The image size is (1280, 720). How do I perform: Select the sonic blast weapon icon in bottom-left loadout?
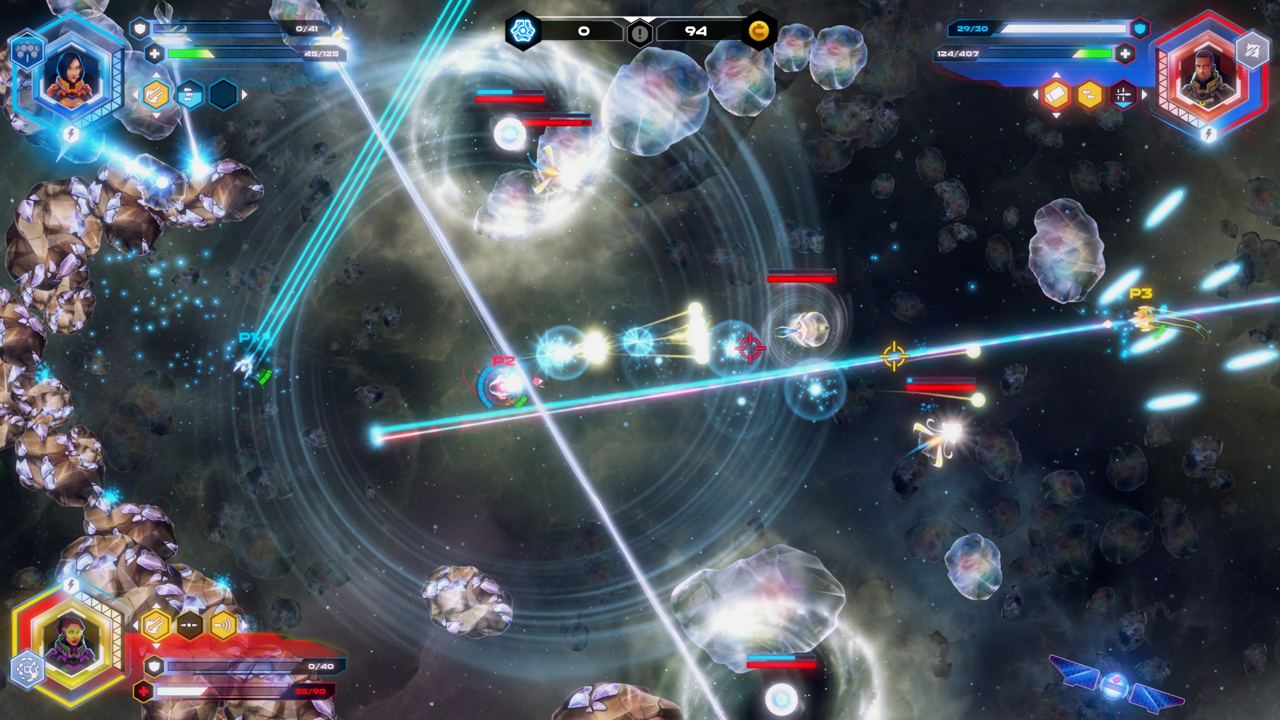point(223,624)
